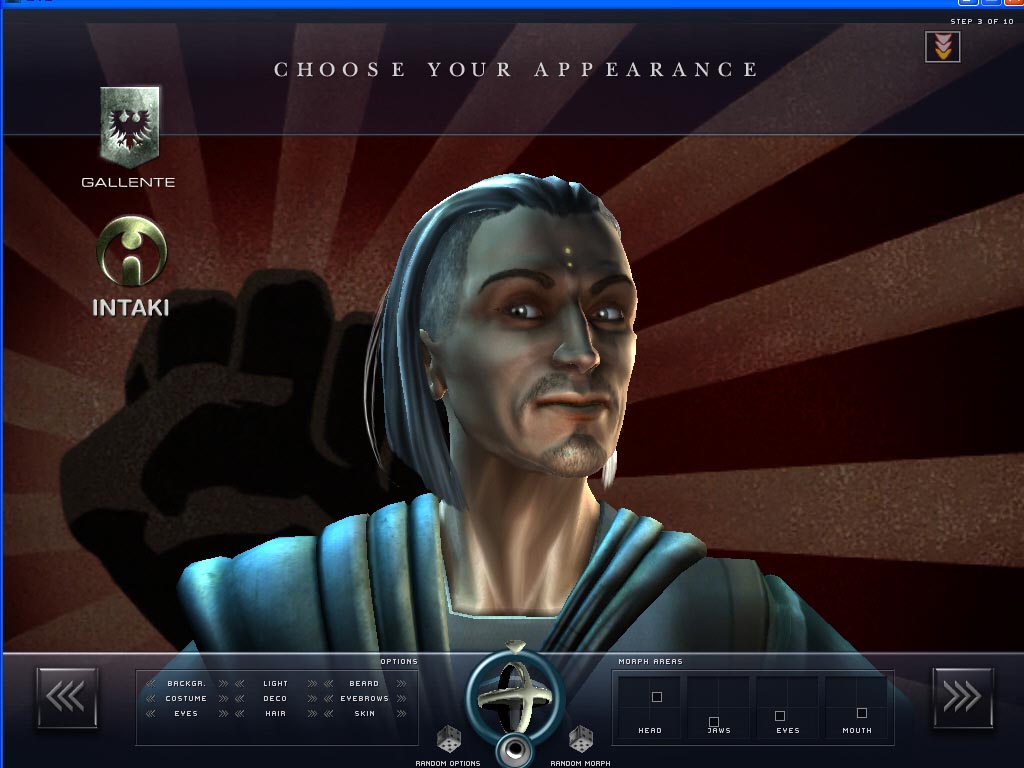The height and width of the screenshot is (768, 1024).
Task: Cycle to the previous background option
Action: coord(151,684)
